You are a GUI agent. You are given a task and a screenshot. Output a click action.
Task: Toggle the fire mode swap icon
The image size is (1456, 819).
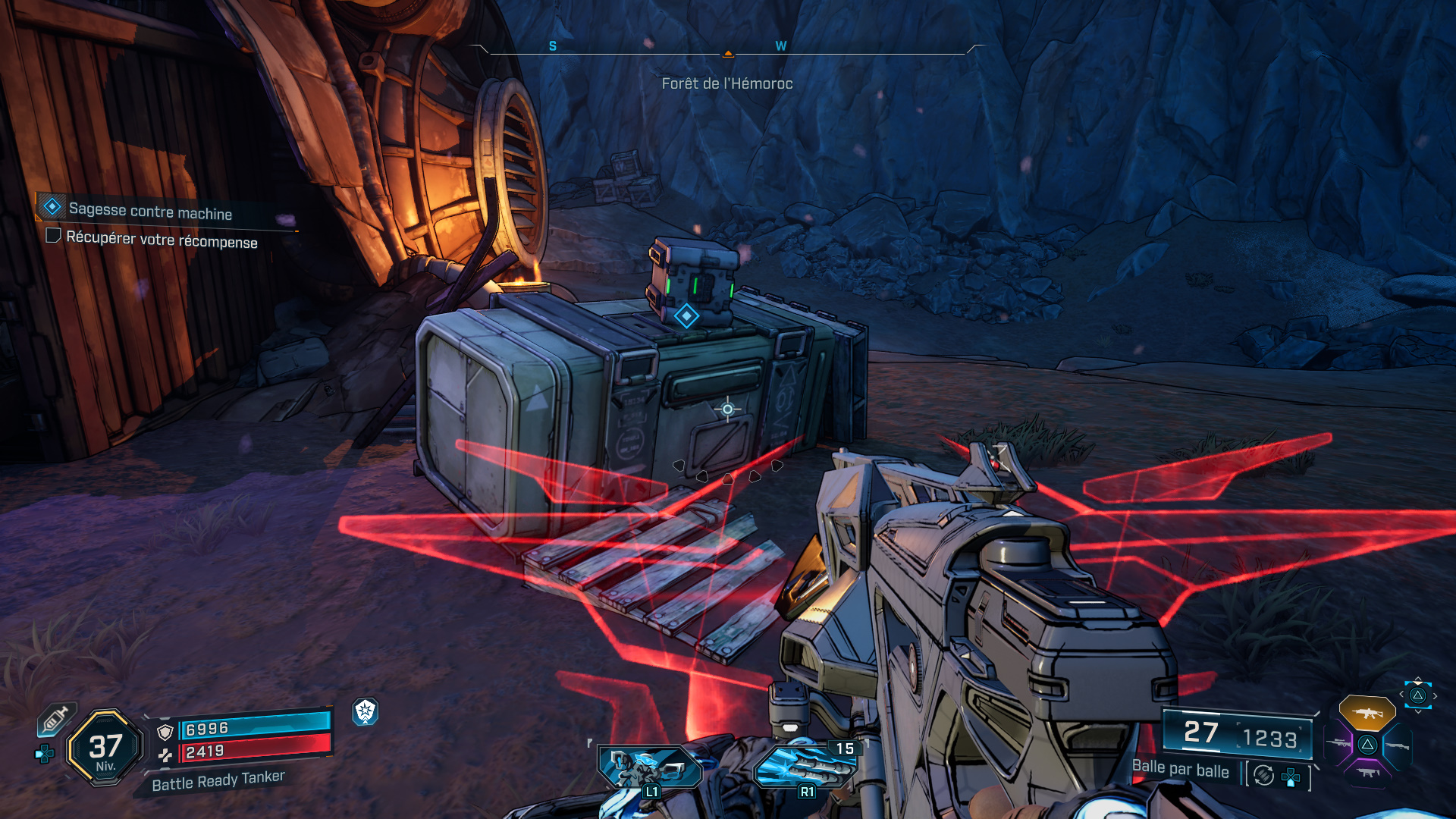[1263, 775]
